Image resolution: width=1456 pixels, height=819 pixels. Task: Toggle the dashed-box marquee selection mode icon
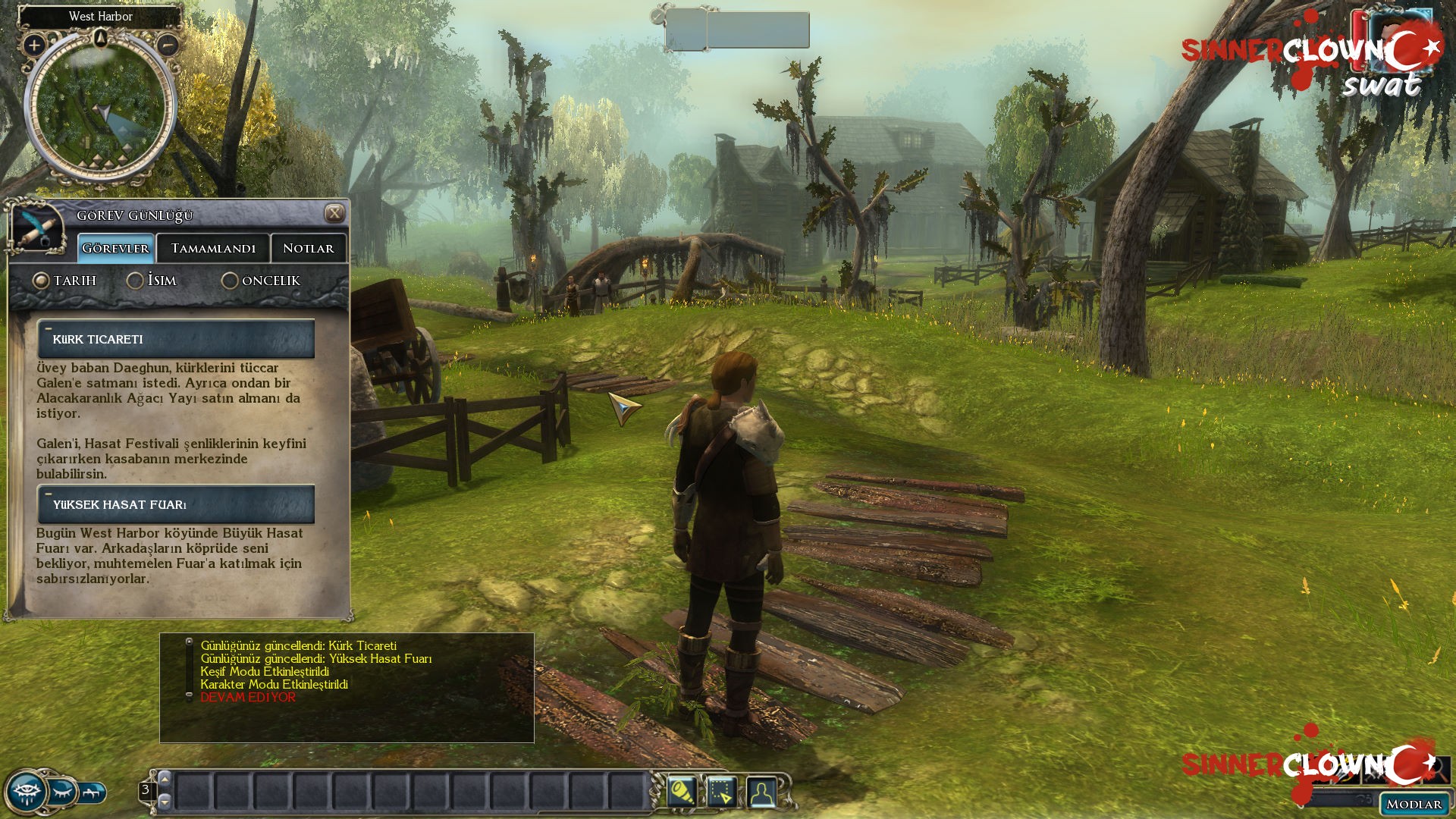pyautogui.click(x=721, y=792)
